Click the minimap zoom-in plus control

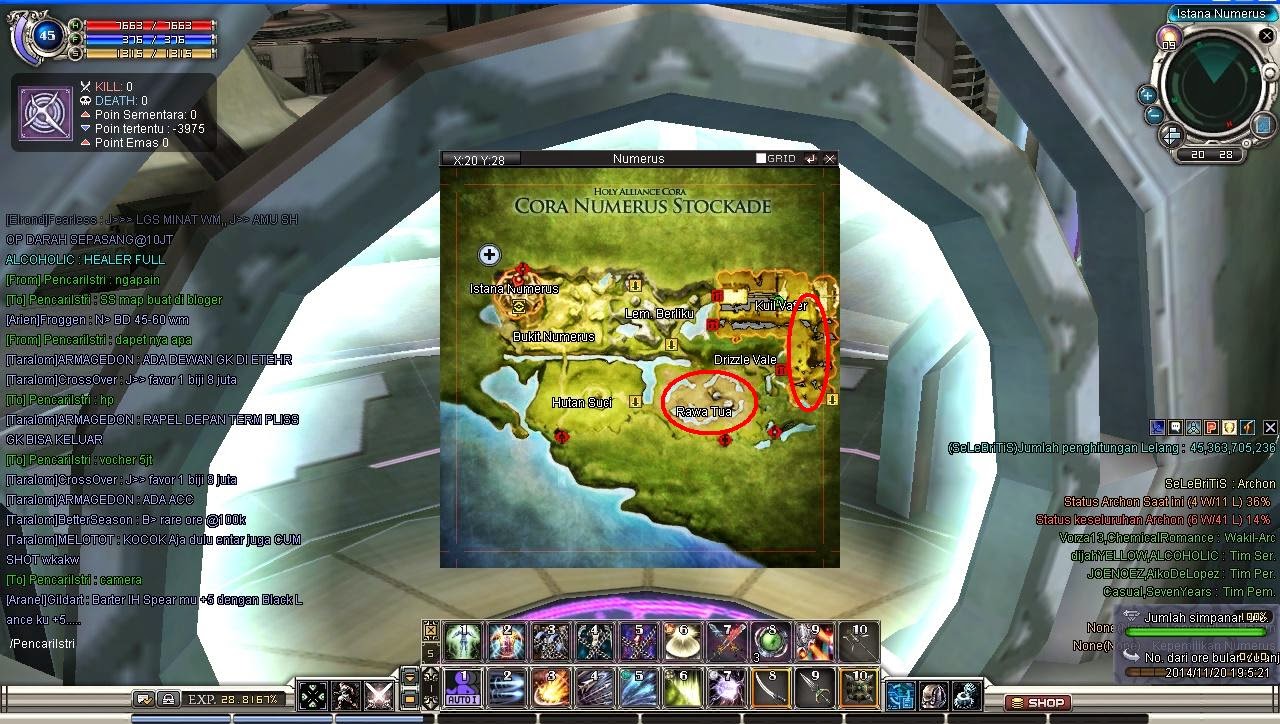[1147, 95]
